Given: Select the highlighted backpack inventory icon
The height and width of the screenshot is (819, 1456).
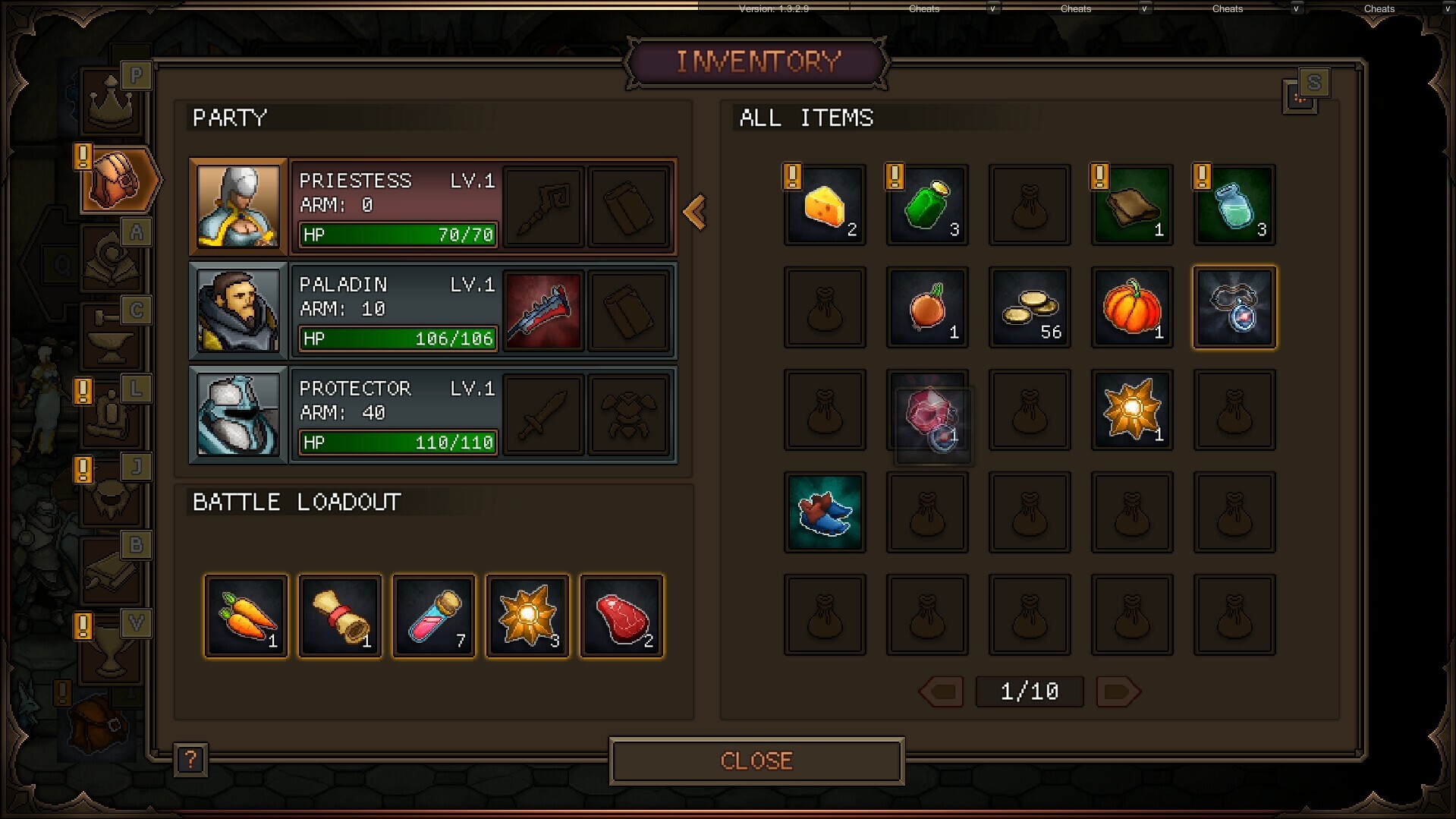Looking at the screenshot, I should (115, 181).
